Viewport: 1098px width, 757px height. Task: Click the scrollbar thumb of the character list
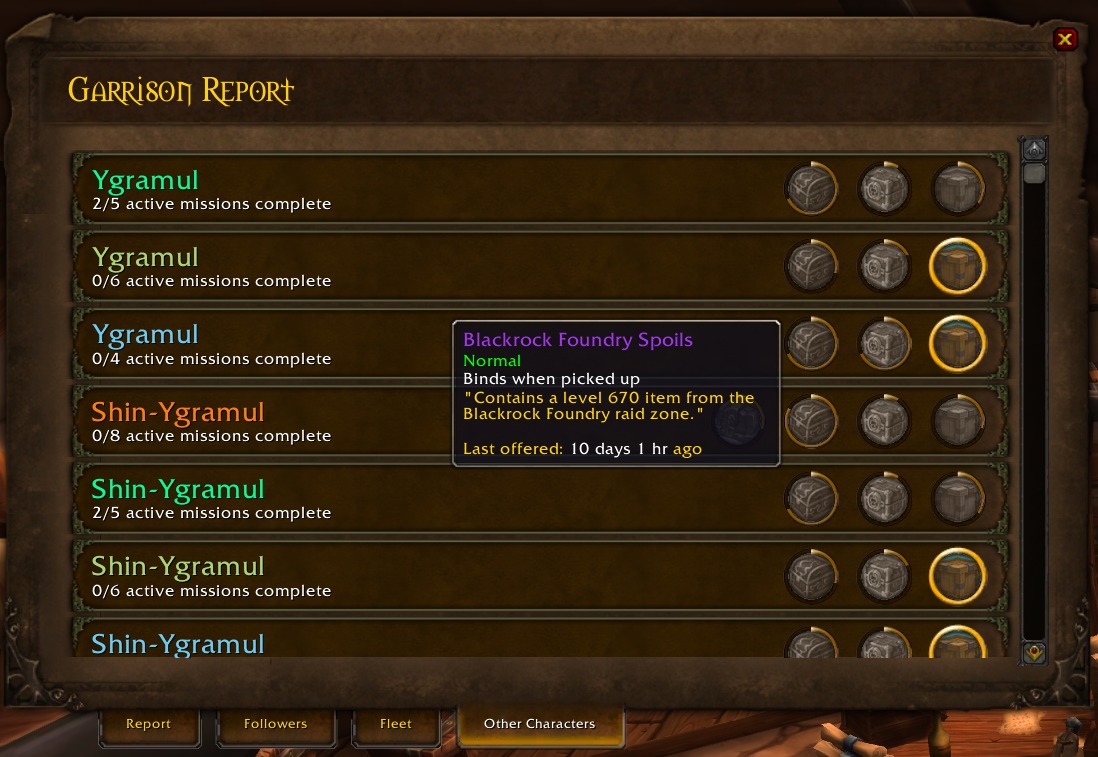[x=1034, y=174]
